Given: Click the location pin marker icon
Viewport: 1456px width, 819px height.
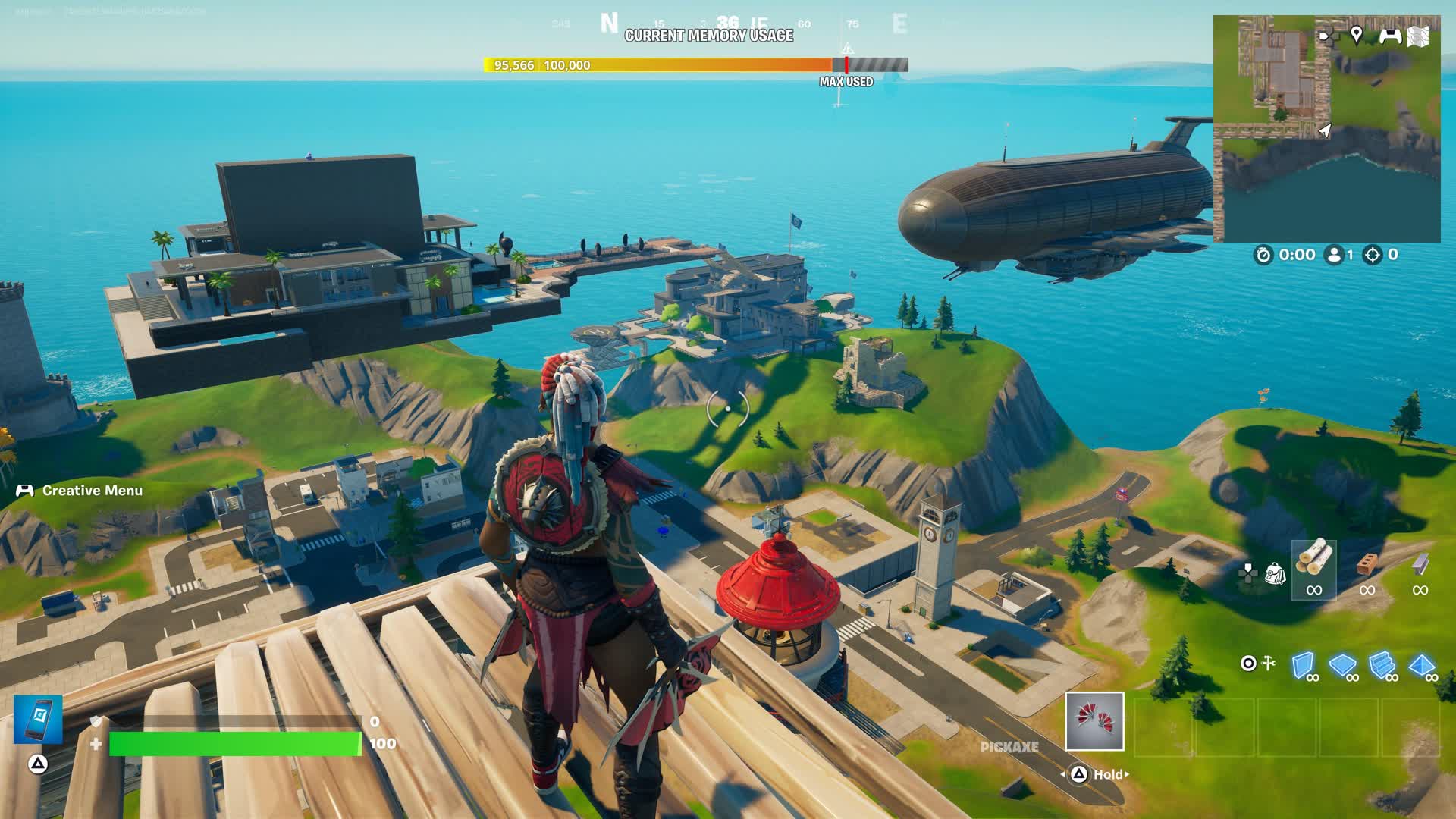Looking at the screenshot, I should (1357, 35).
